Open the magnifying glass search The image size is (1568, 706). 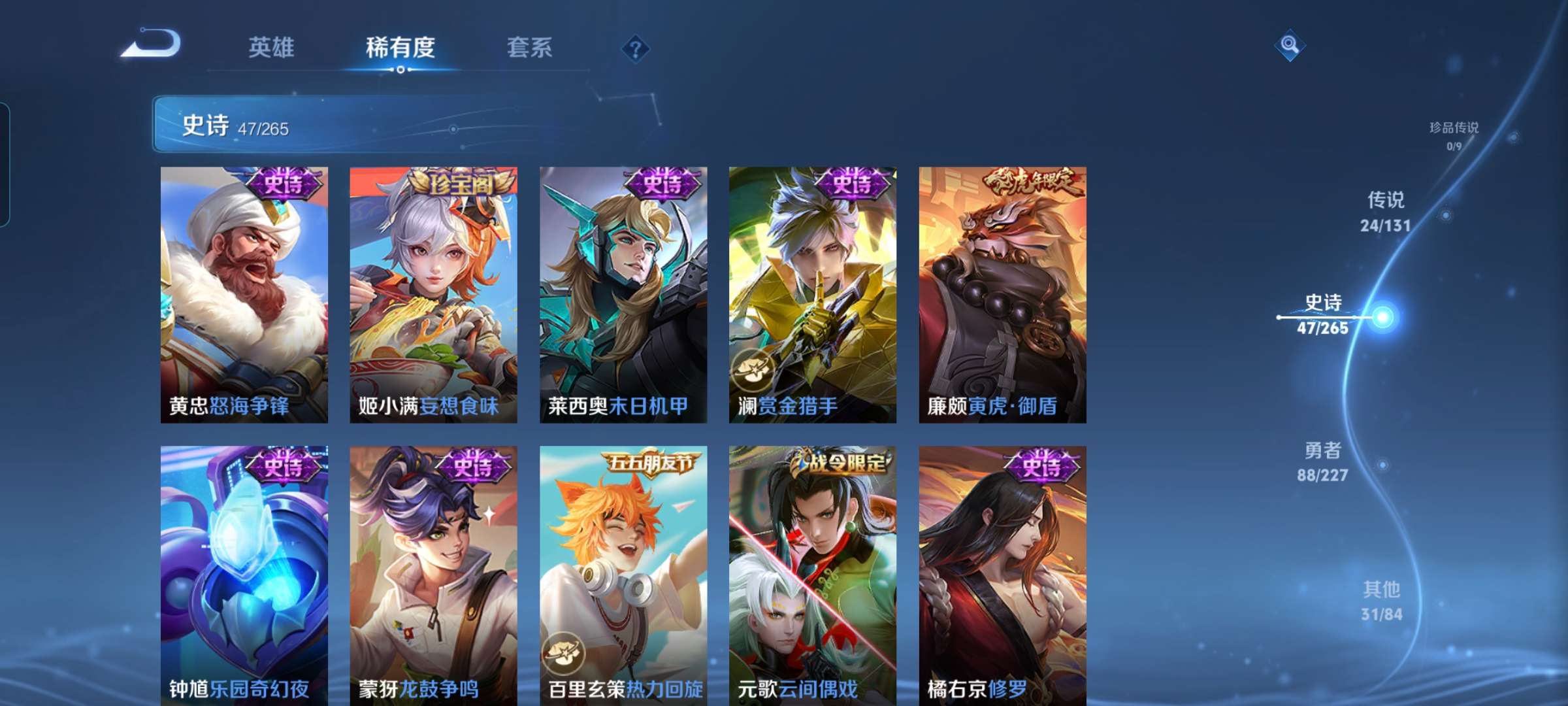1289,45
